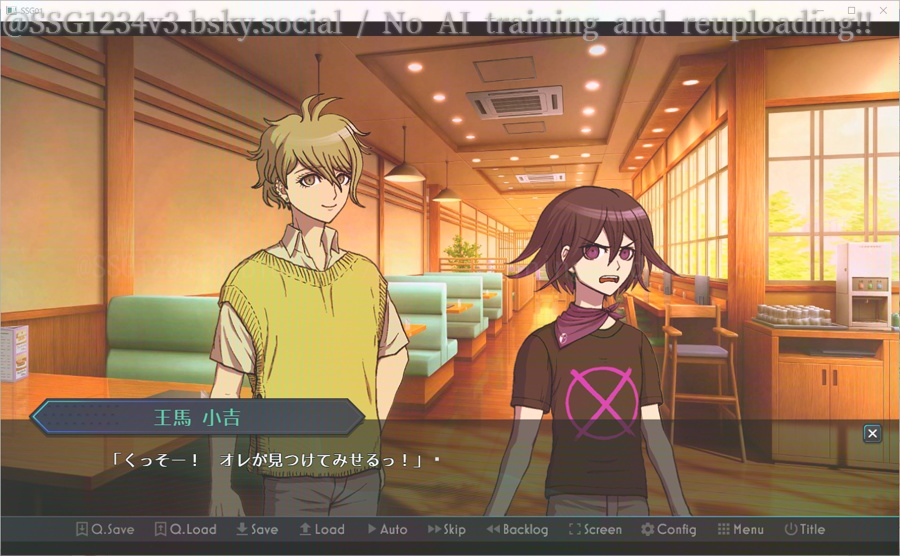Viewport: 900px width, 556px height.
Task: Open the Save menu
Action: click(x=257, y=530)
